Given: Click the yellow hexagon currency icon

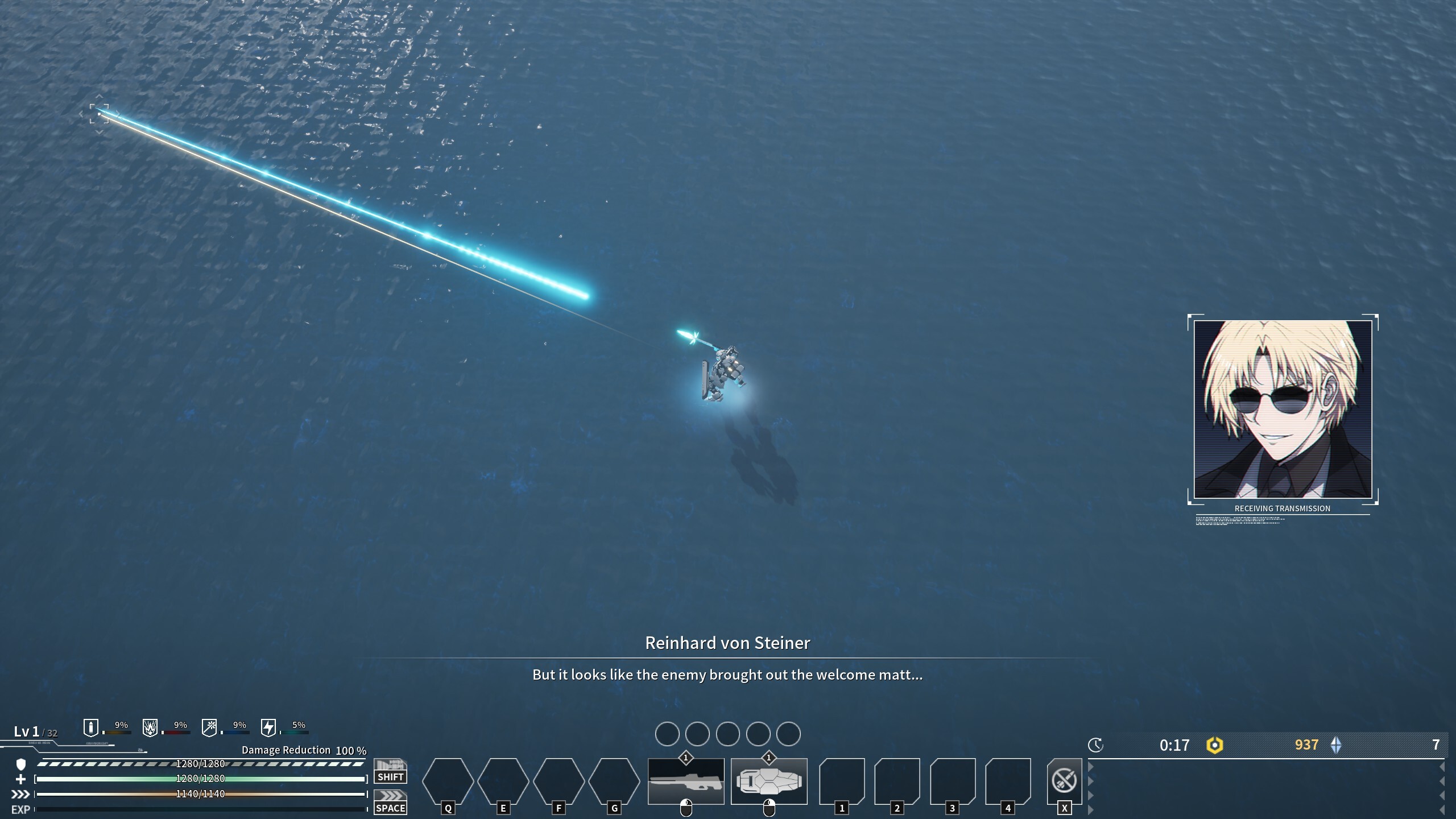Looking at the screenshot, I should [x=1214, y=745].
